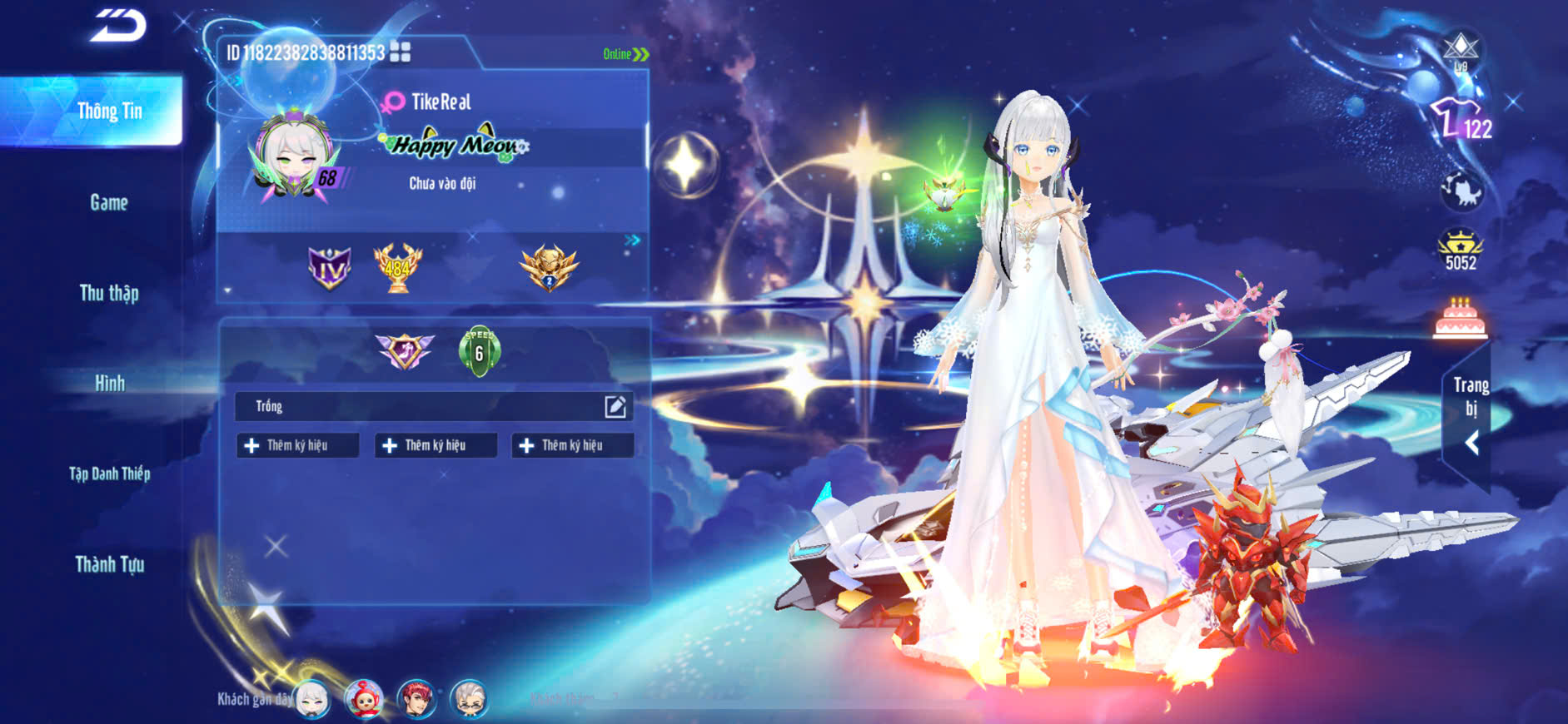Select the 484 trophy badge

397,268
